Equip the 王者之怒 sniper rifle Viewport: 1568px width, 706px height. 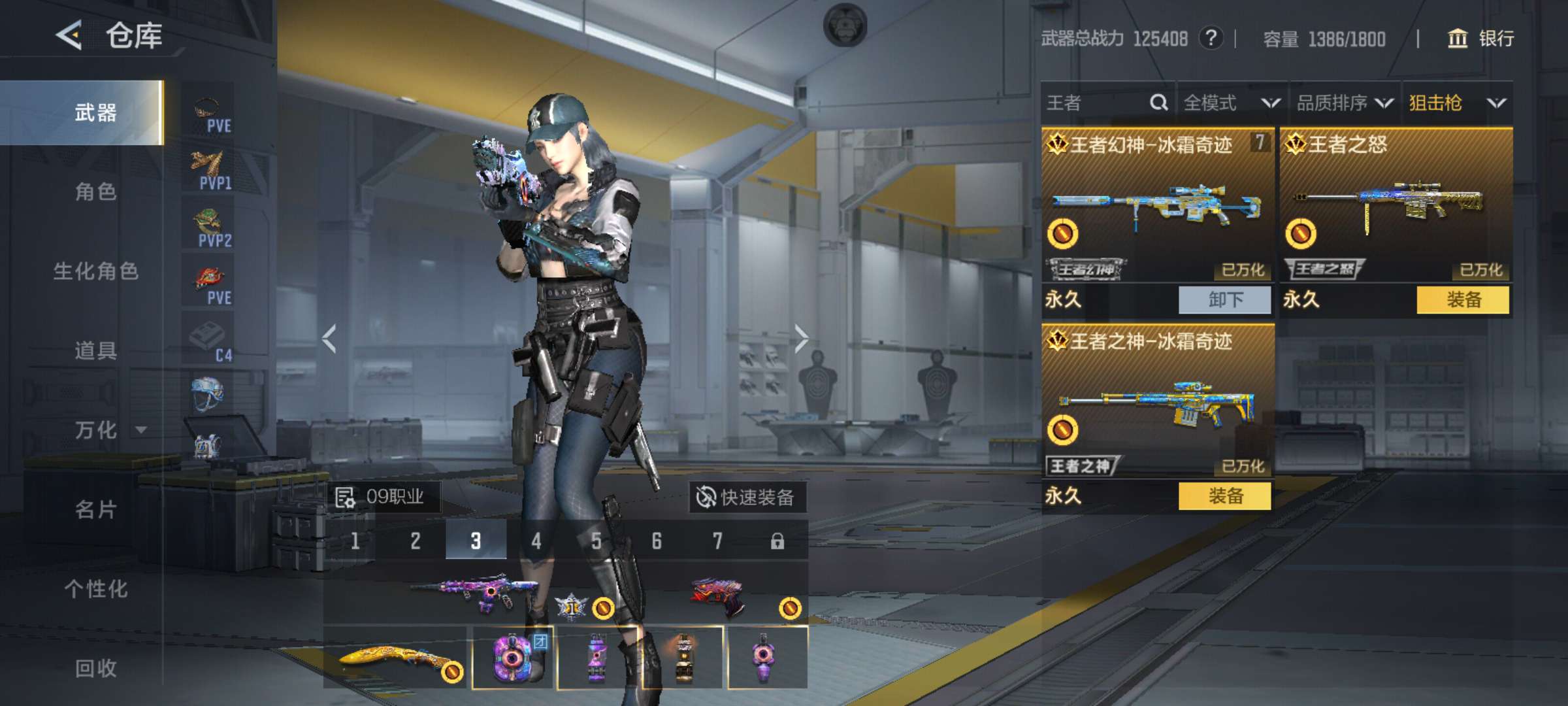[x=1463, y=300]
